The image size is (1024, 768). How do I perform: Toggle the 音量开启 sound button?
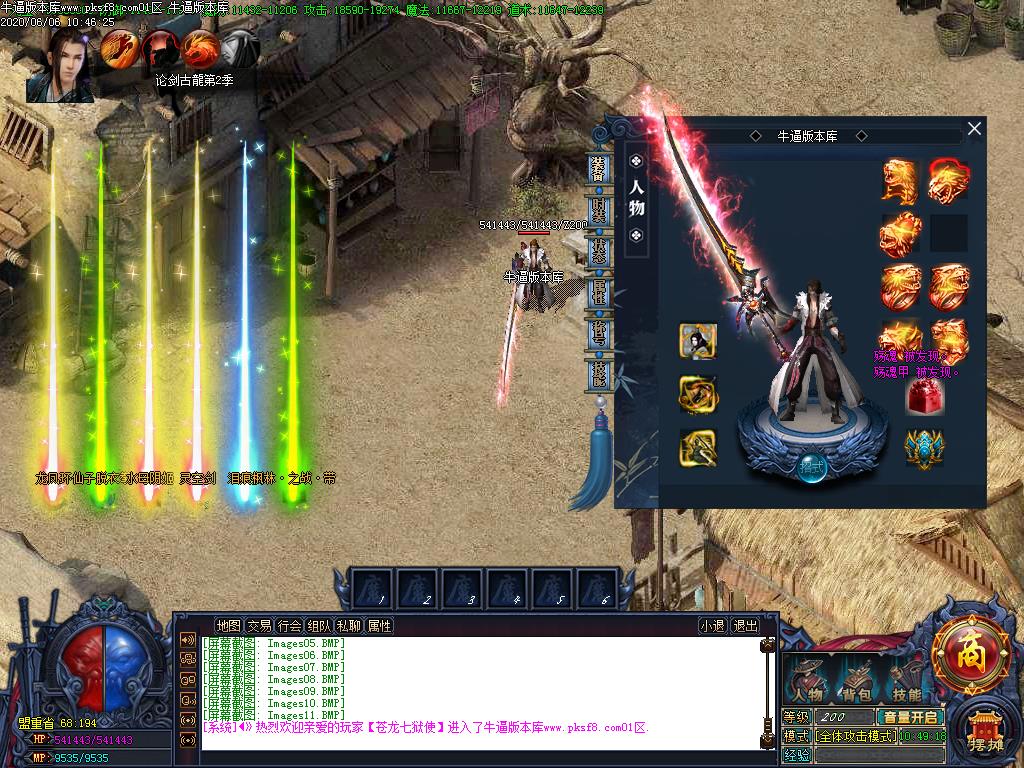909,717
